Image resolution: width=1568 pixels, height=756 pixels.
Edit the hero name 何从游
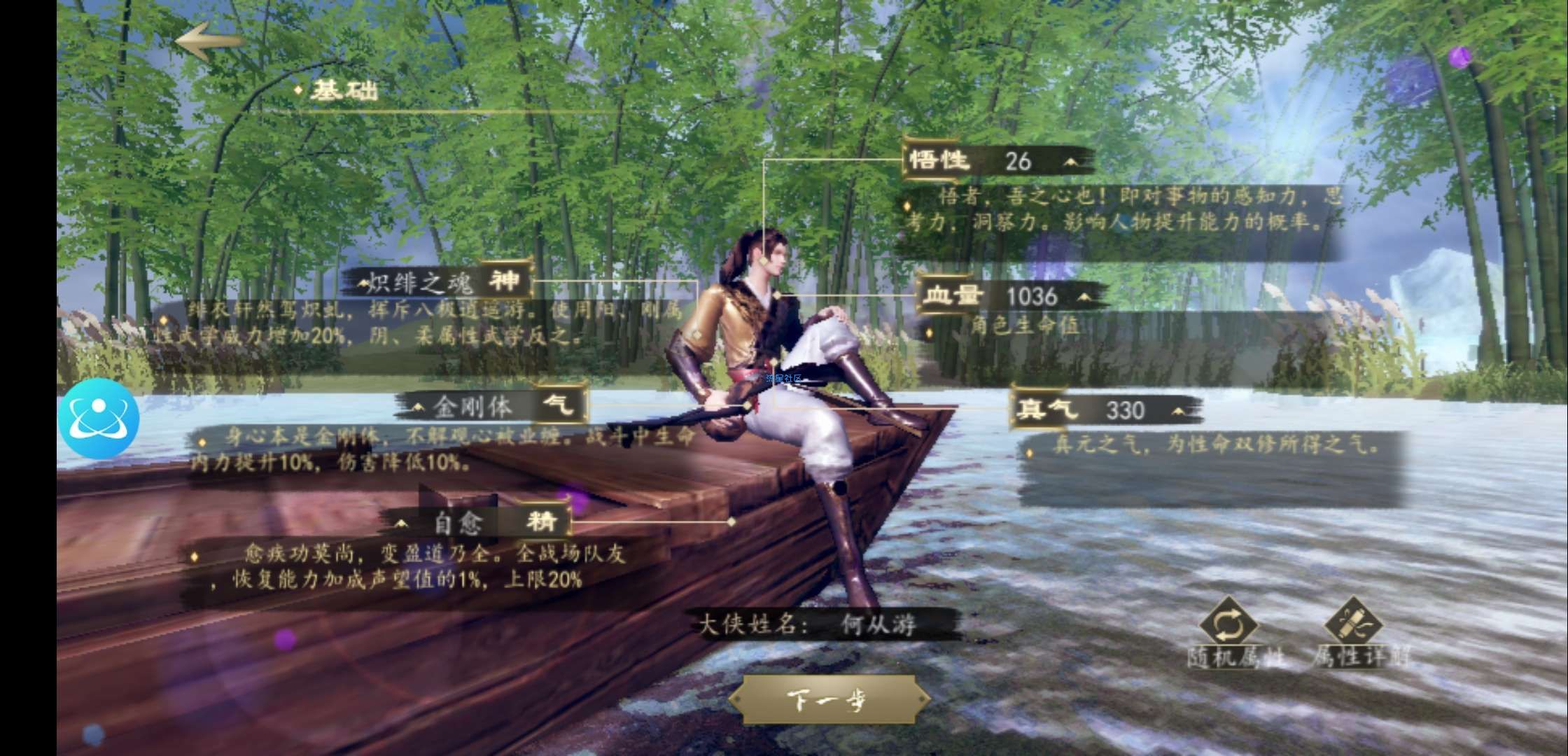pos(878,624)
